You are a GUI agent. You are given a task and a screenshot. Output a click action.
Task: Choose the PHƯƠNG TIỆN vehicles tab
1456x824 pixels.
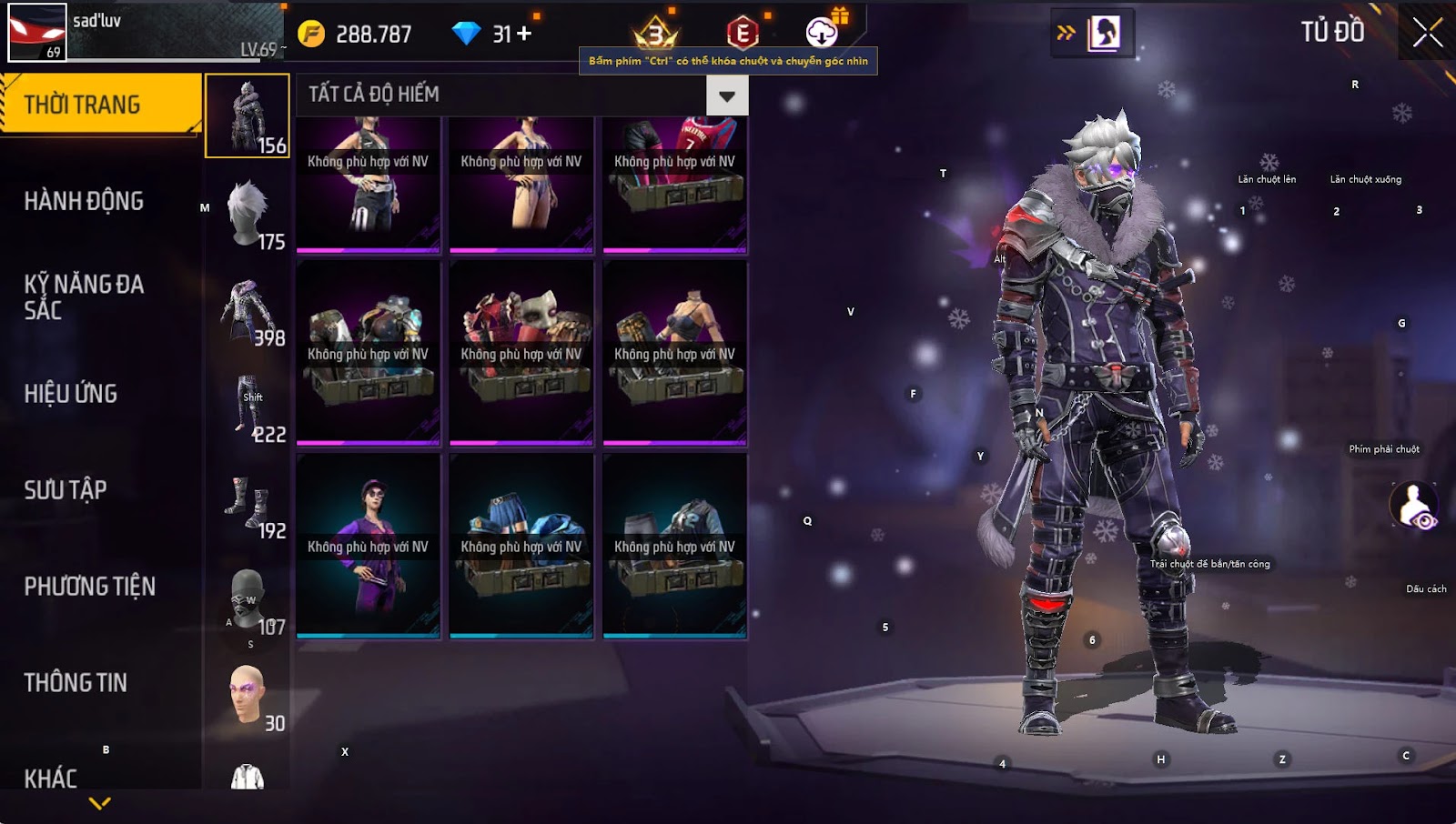point(89,587)
